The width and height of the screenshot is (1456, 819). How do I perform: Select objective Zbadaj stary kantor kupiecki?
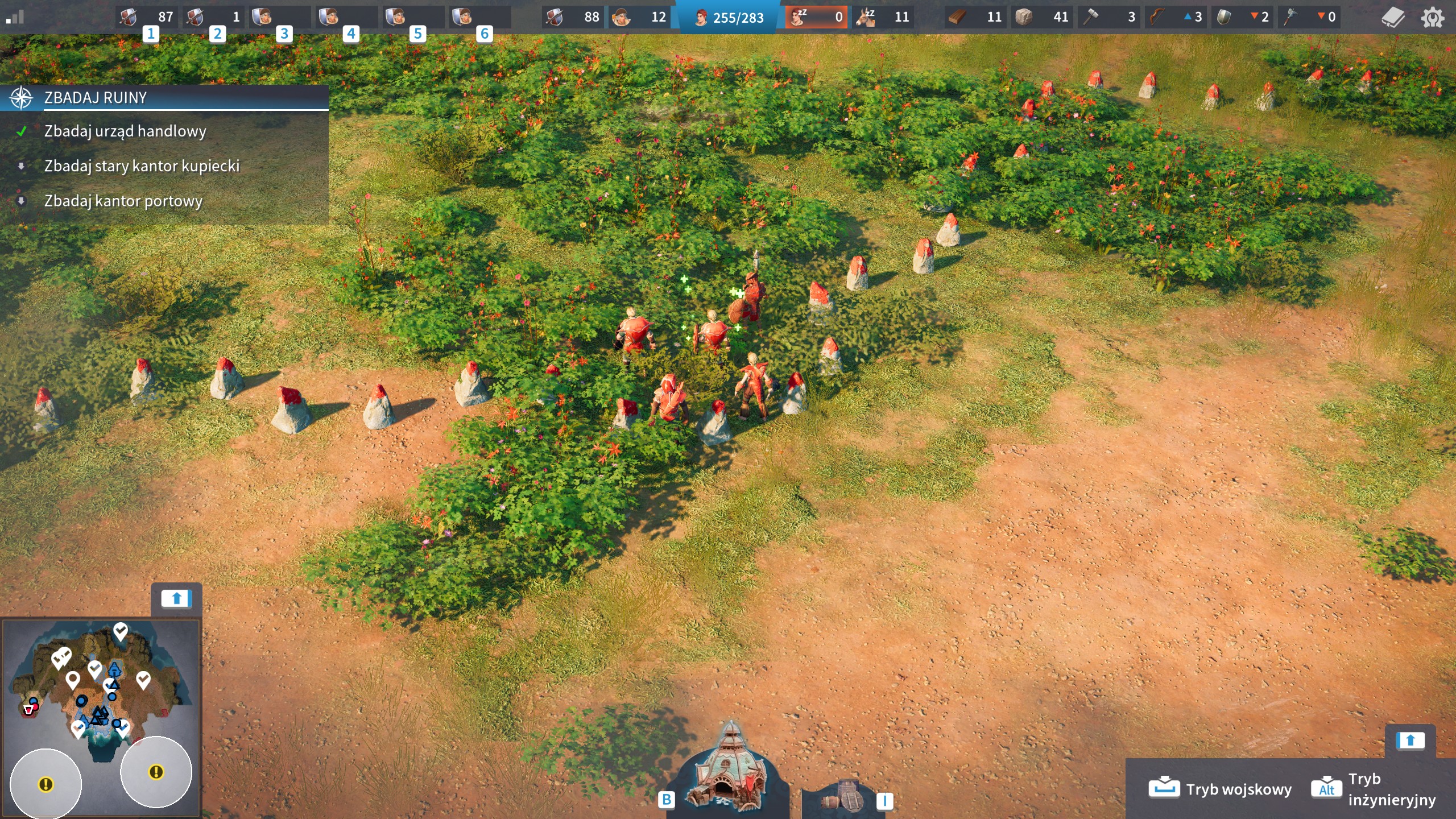click(142, 166)
